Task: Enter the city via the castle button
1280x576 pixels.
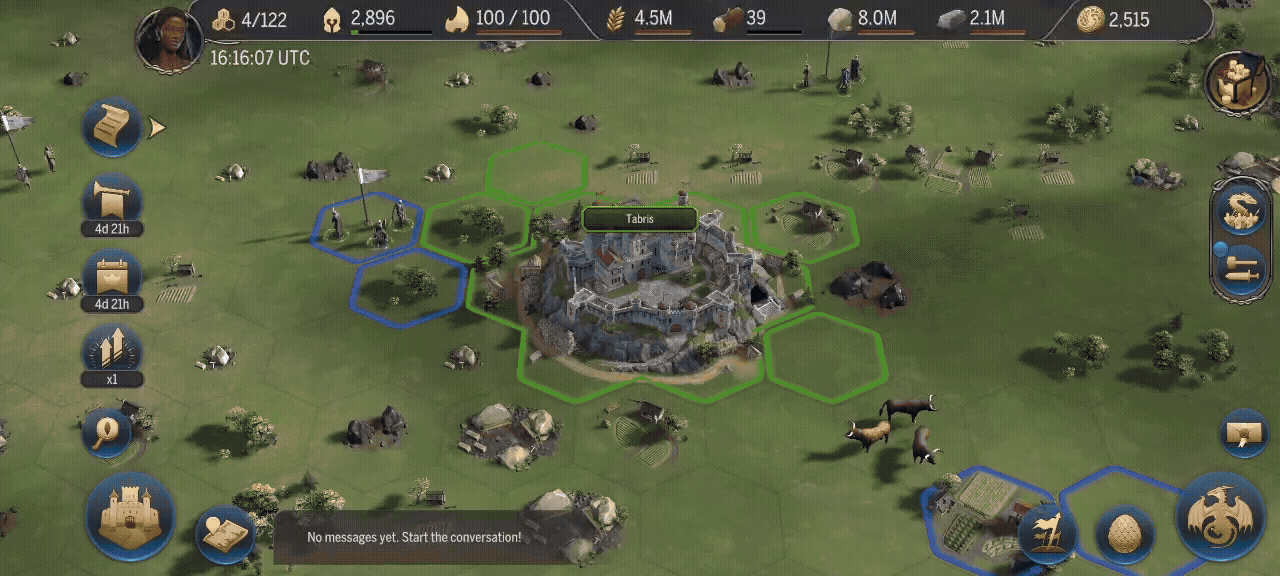Action: 130,516
